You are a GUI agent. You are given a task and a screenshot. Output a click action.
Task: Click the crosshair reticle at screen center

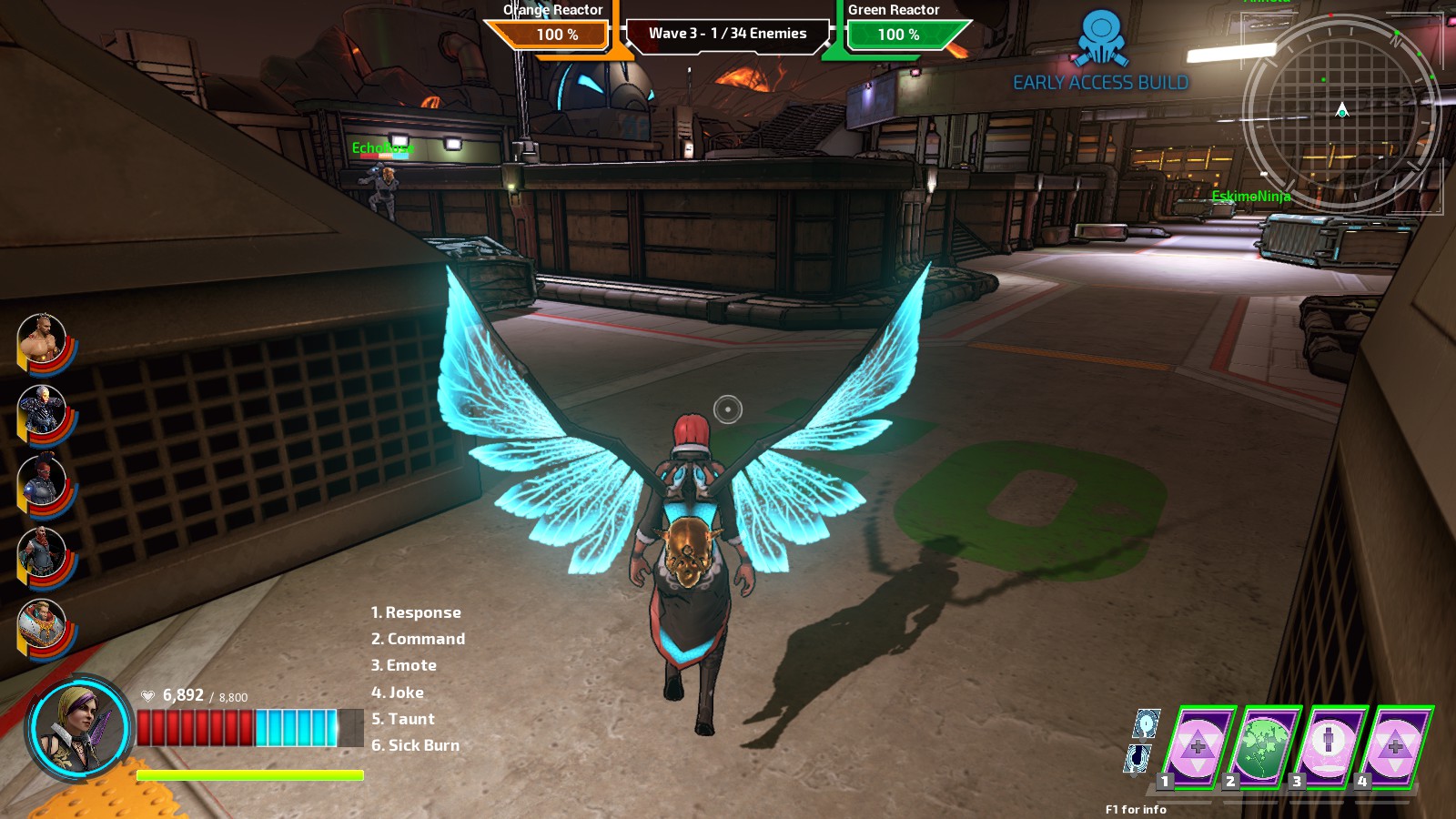[x=728, y=409]
